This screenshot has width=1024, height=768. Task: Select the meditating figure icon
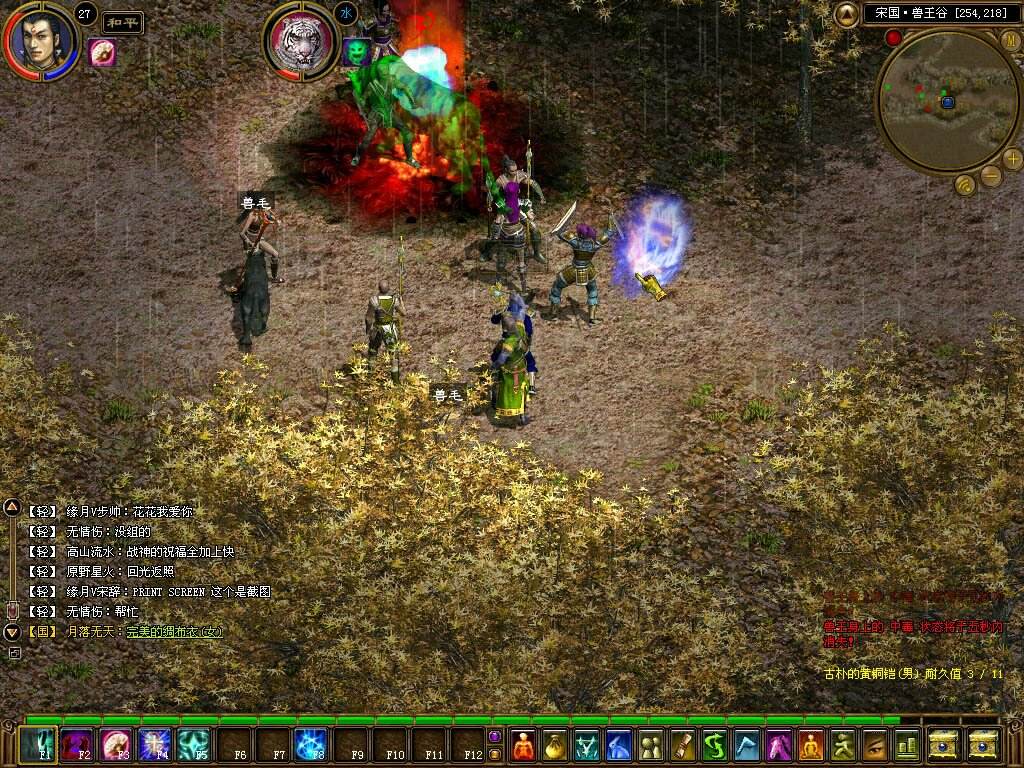pos(811,745)
